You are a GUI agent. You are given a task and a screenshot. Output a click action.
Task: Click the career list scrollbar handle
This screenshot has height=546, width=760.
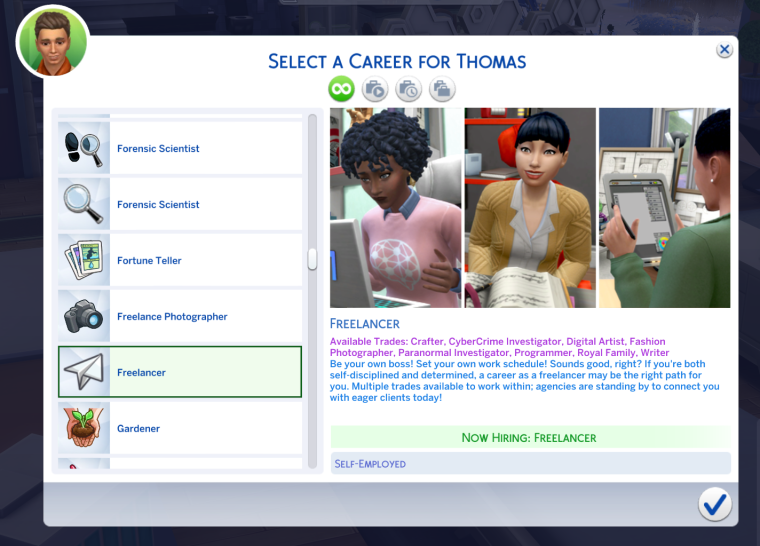[312, 259]
